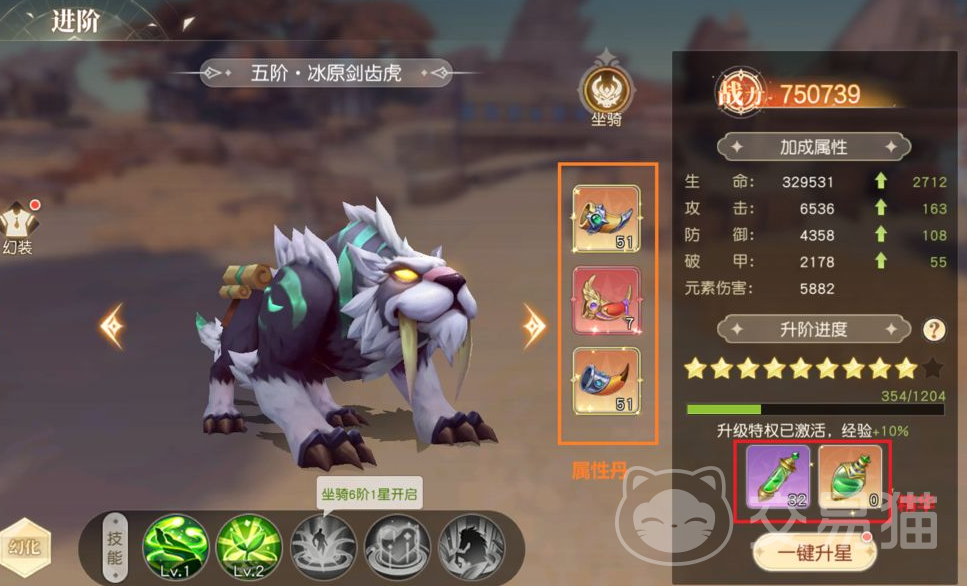The height and width of the screenshot is (586, 967).
Task: Show the next mount with right arrow
Action: (535, 325)
